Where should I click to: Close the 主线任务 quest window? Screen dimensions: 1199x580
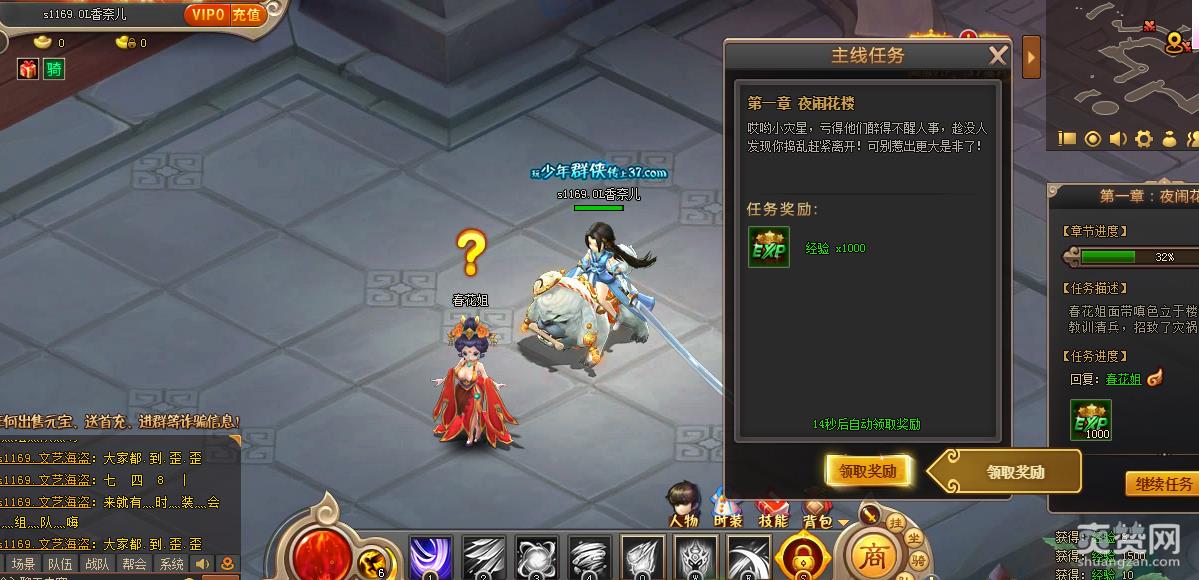pos(997,56)
